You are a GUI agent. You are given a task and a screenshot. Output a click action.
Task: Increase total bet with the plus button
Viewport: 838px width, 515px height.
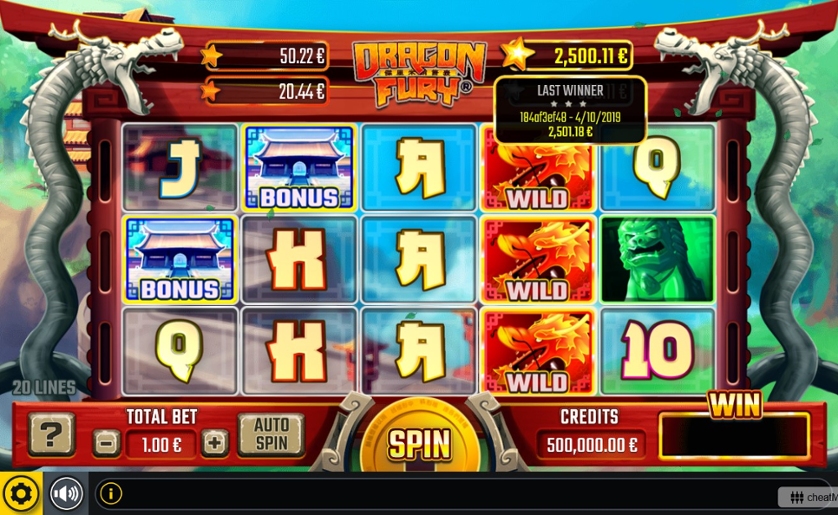click(215, 442)
